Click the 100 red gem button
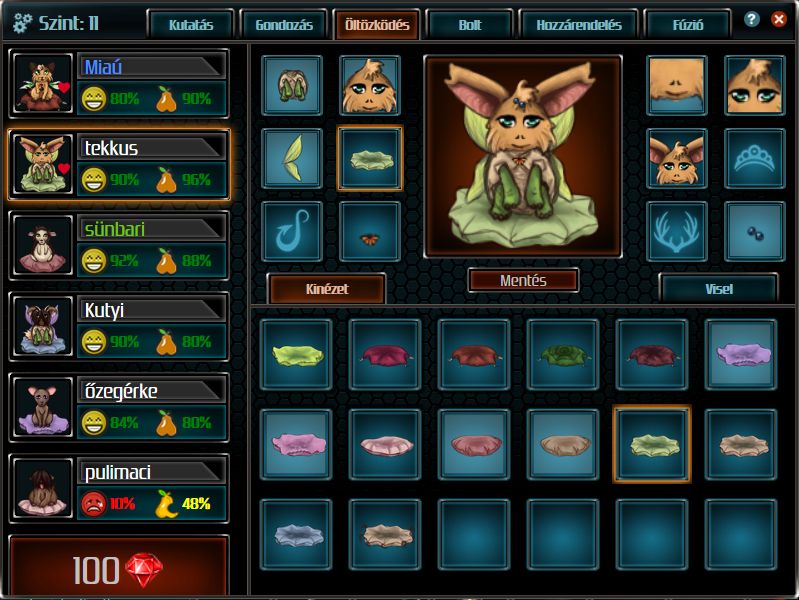799x600 pixels. point(118,570)
